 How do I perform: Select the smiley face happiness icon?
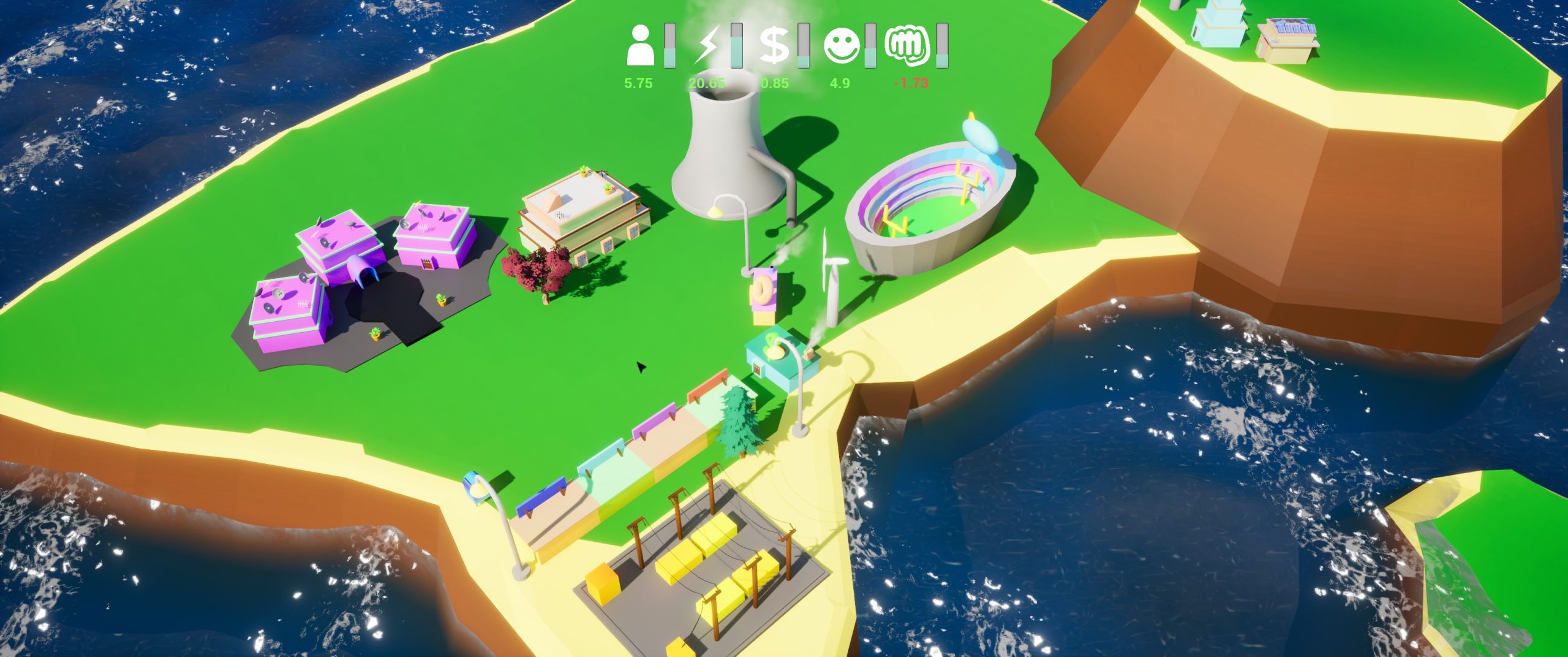[842, 45]
